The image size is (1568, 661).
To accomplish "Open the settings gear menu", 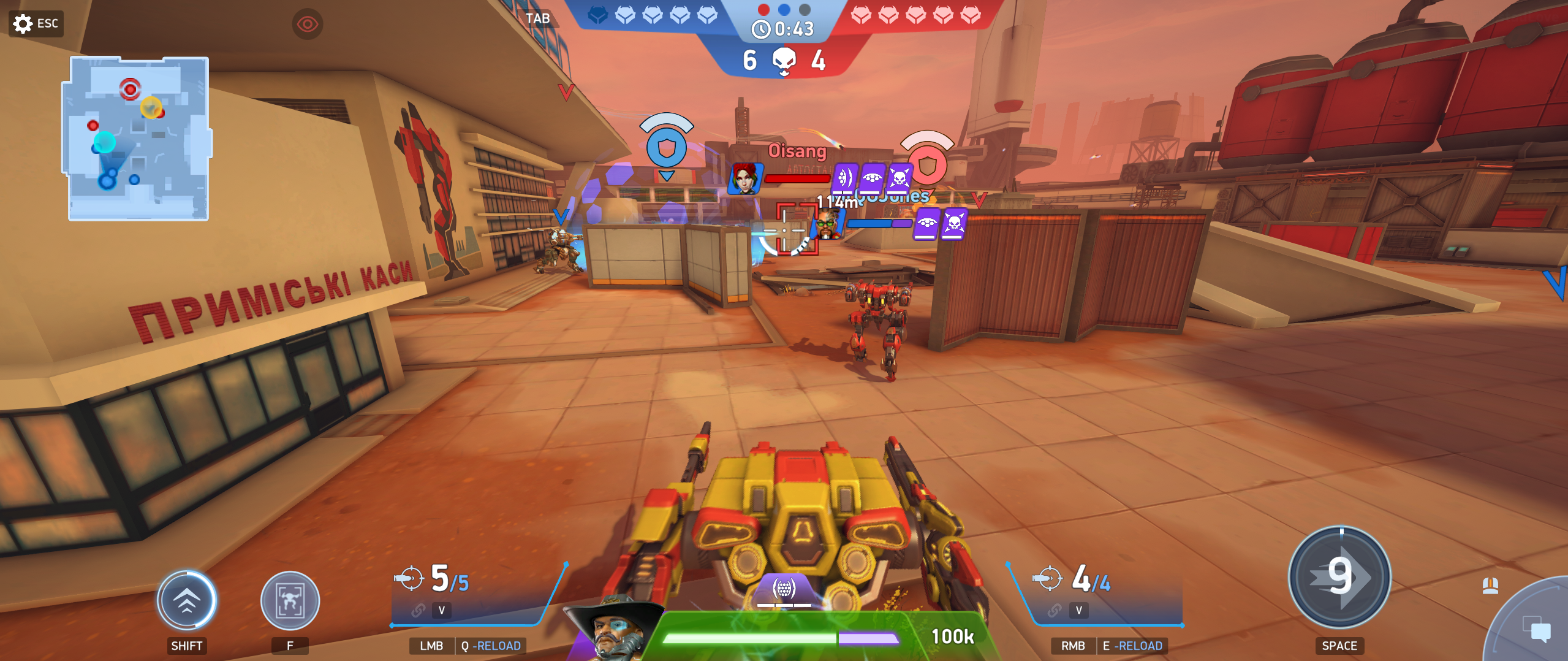I will click(23, 24).
